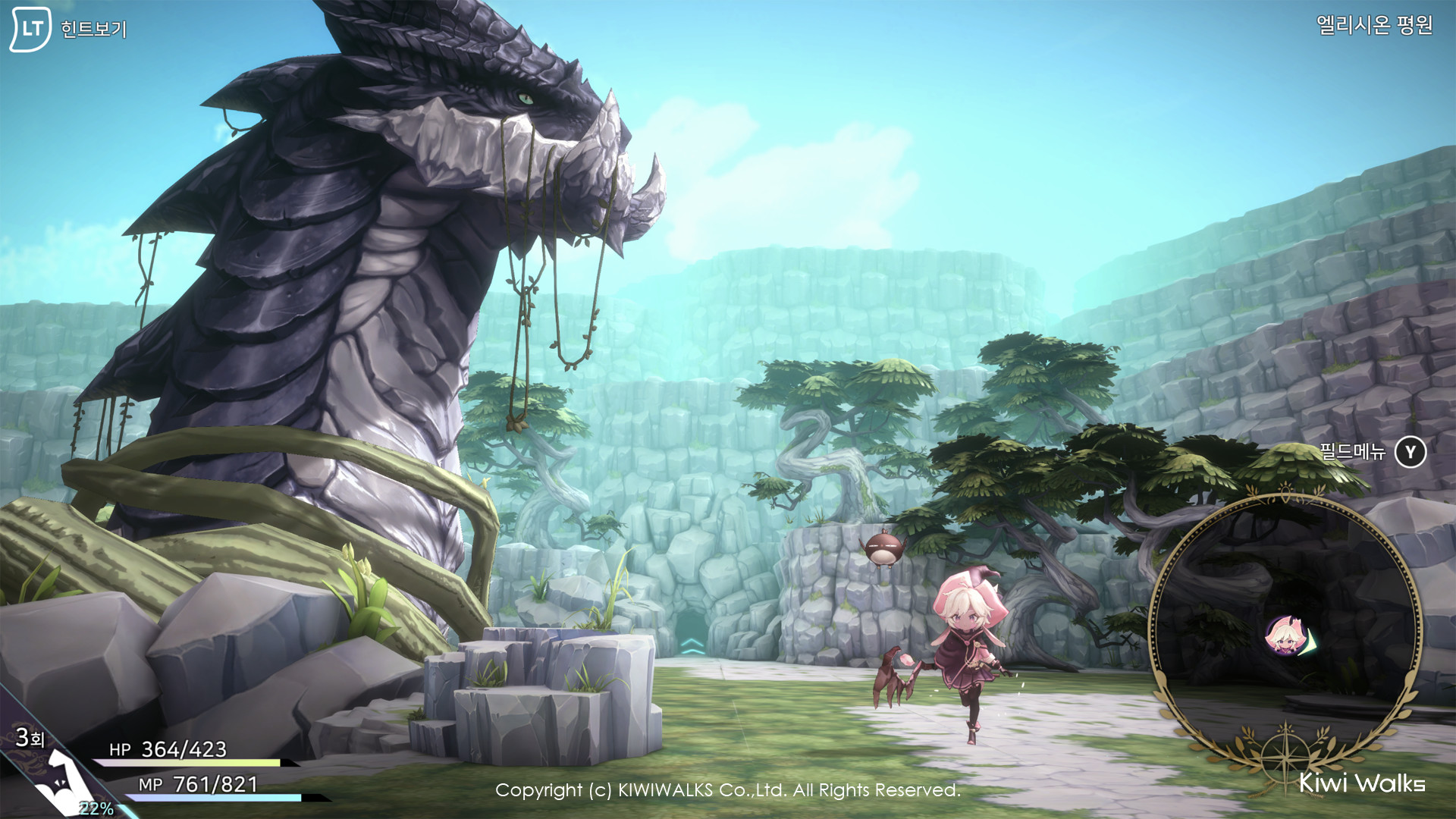The height and width of the screenshot is (819, 1456).
Task: Open the 힌트보기 hint option
Action: [x=95, y=30]
